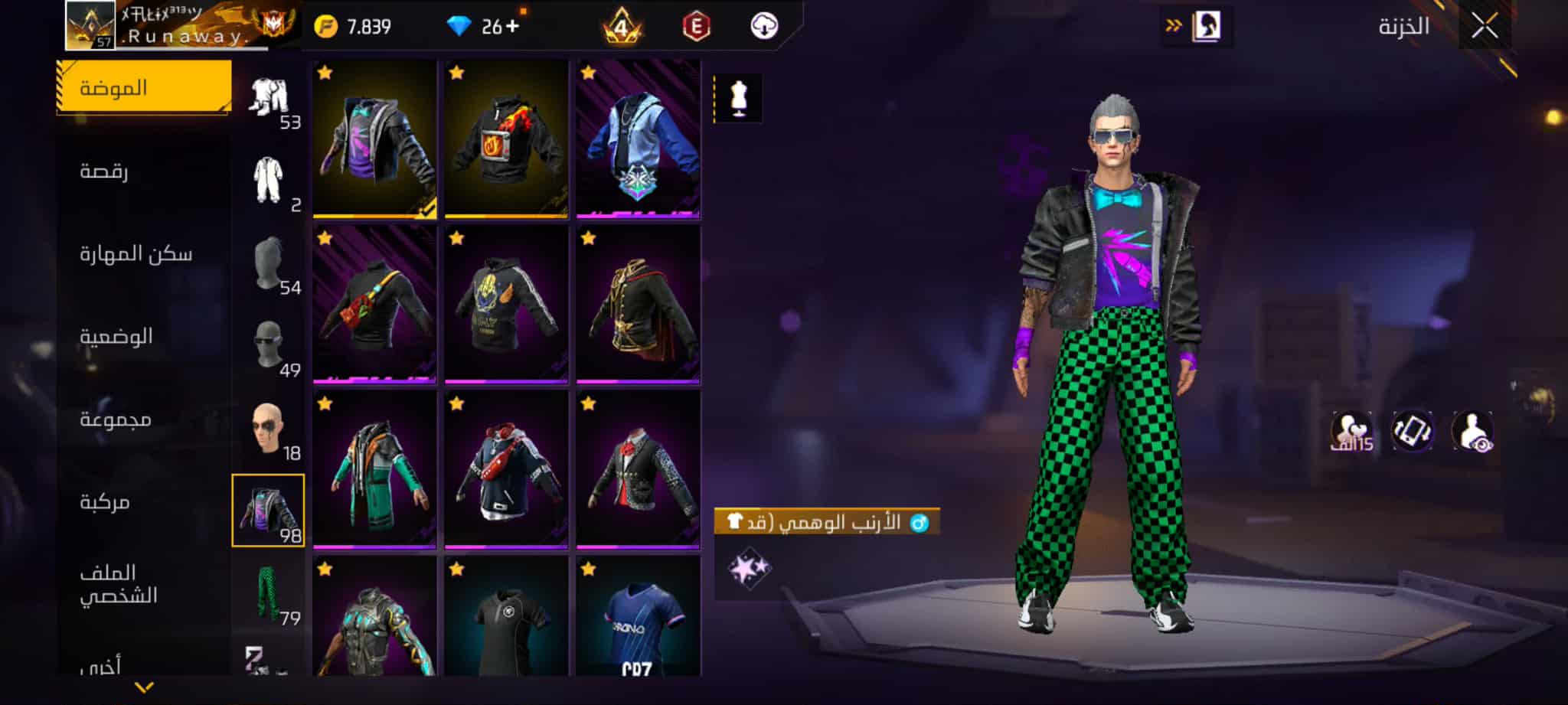Pick the face paint head category
The height and width of the screenshot is (705, 1568).
269,429
